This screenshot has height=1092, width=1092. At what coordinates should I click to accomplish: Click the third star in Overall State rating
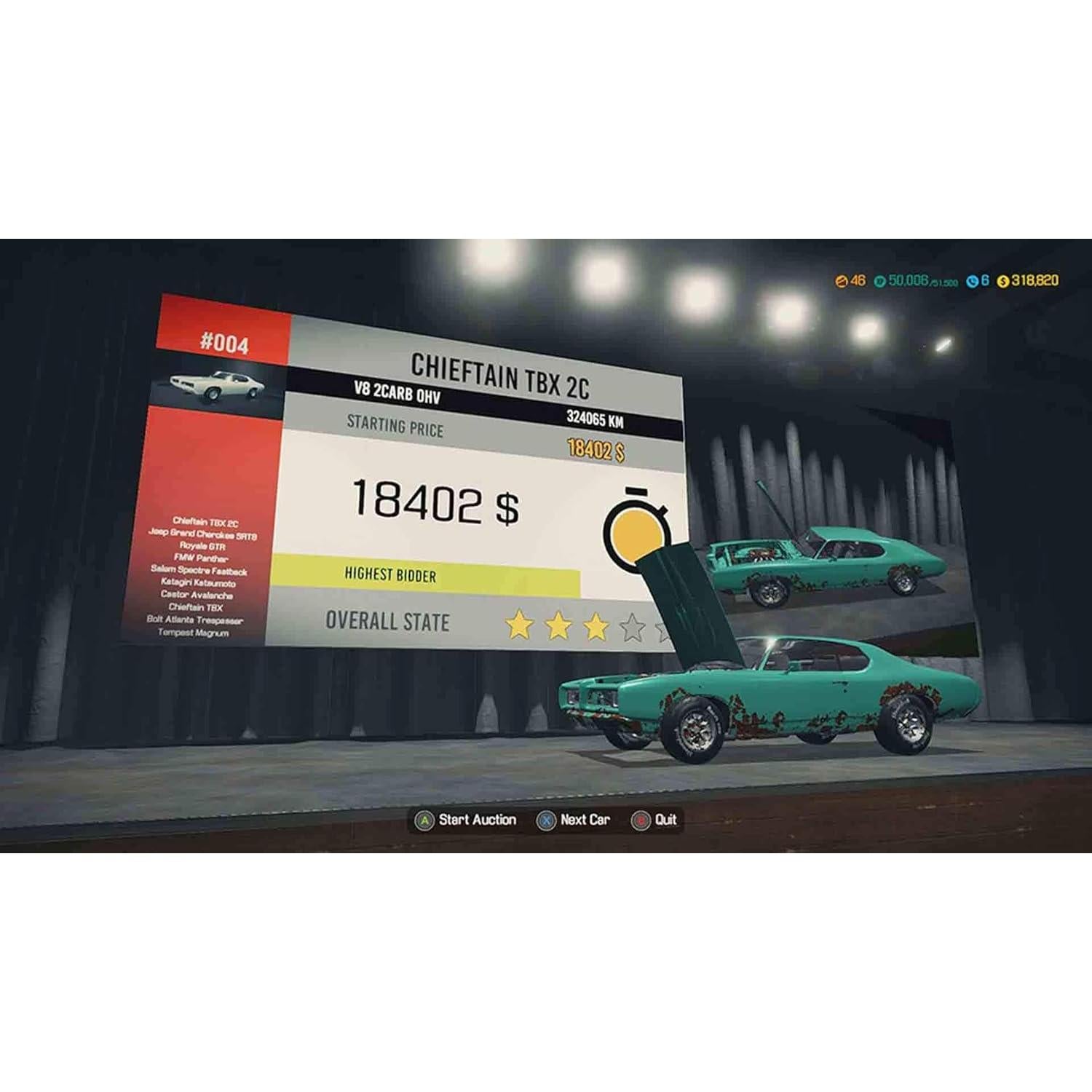pos(596,625)
